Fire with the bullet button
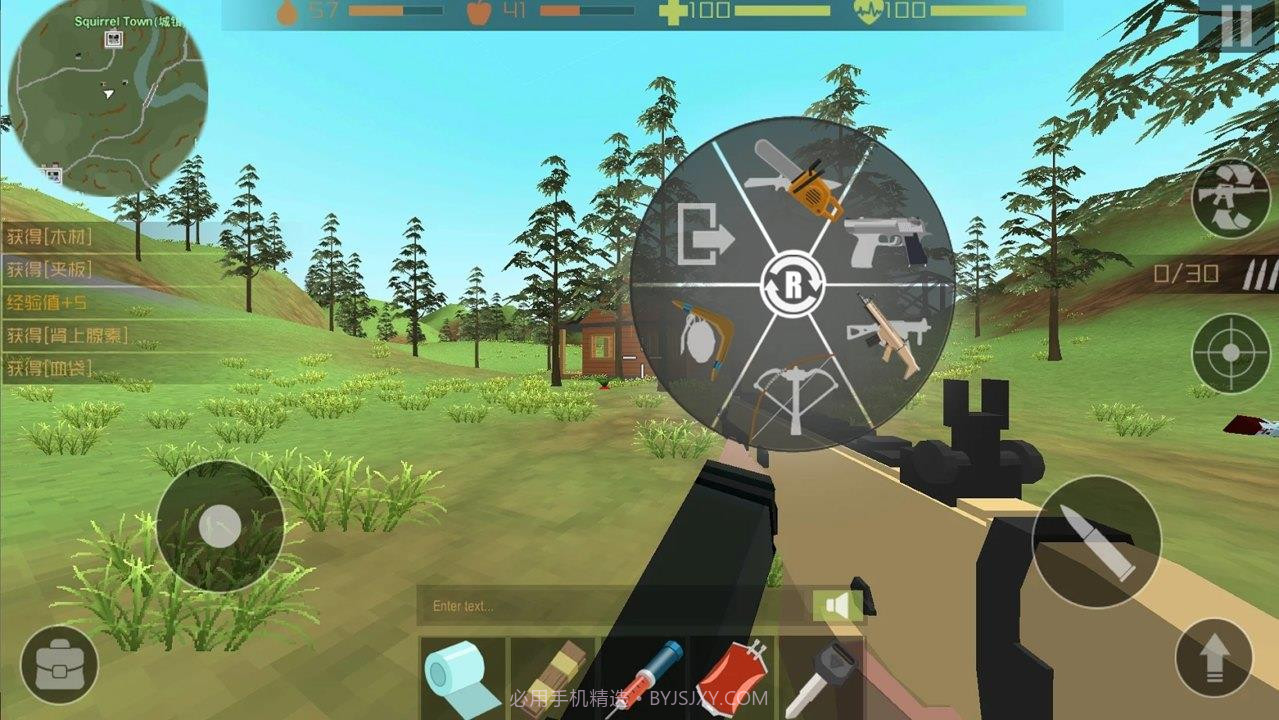The width and height of the screenshot is (1279, 720). click(x=1096, y=541)
